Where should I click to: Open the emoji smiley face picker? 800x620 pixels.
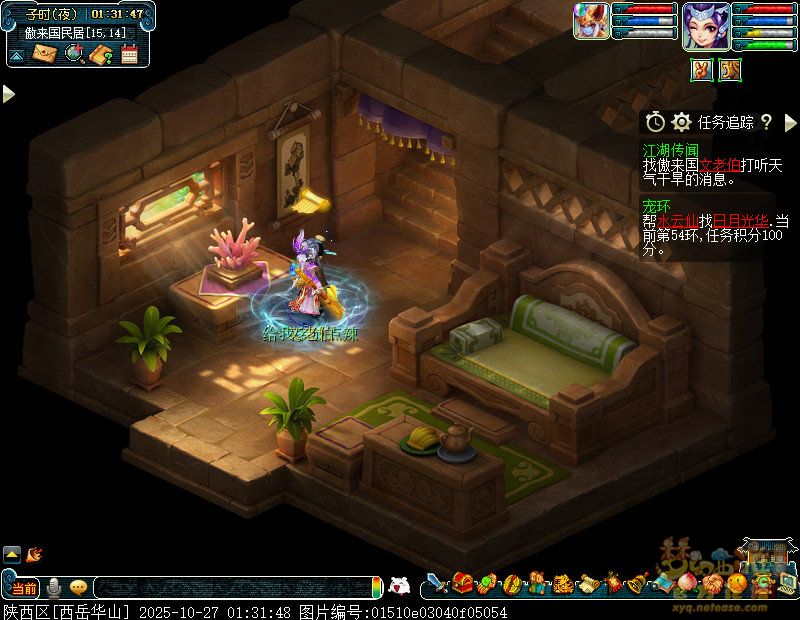click(x=78, y=587)
